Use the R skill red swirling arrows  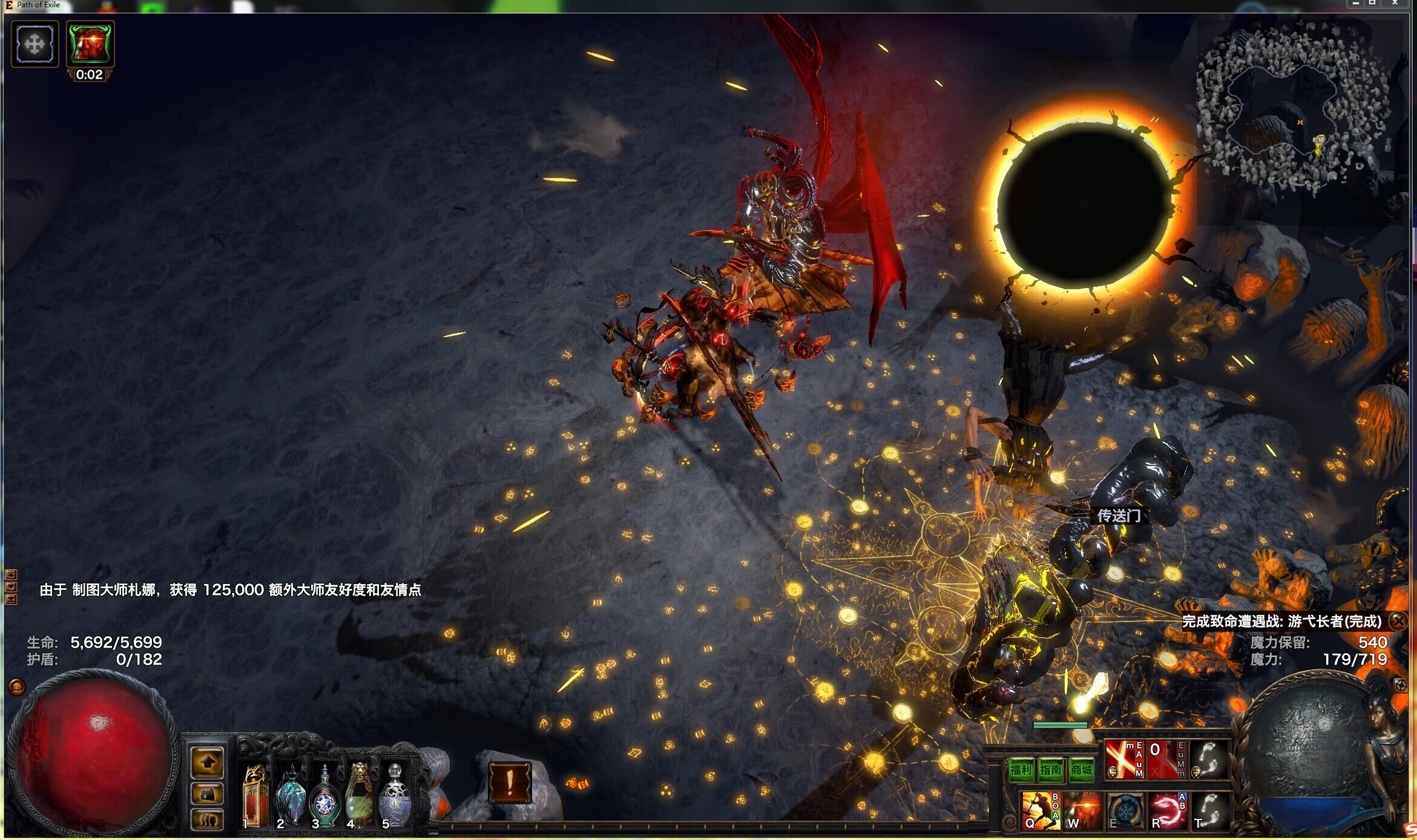(x=1166, y=811)
